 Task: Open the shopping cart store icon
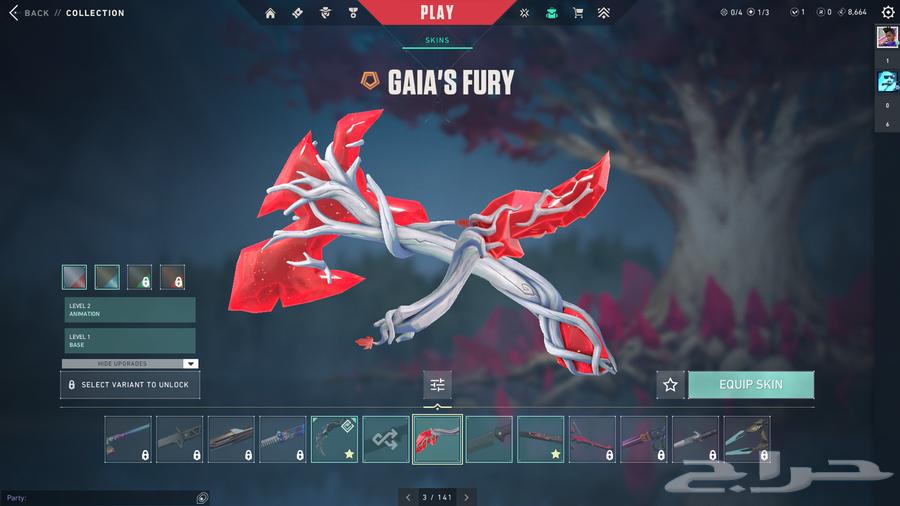578,13
